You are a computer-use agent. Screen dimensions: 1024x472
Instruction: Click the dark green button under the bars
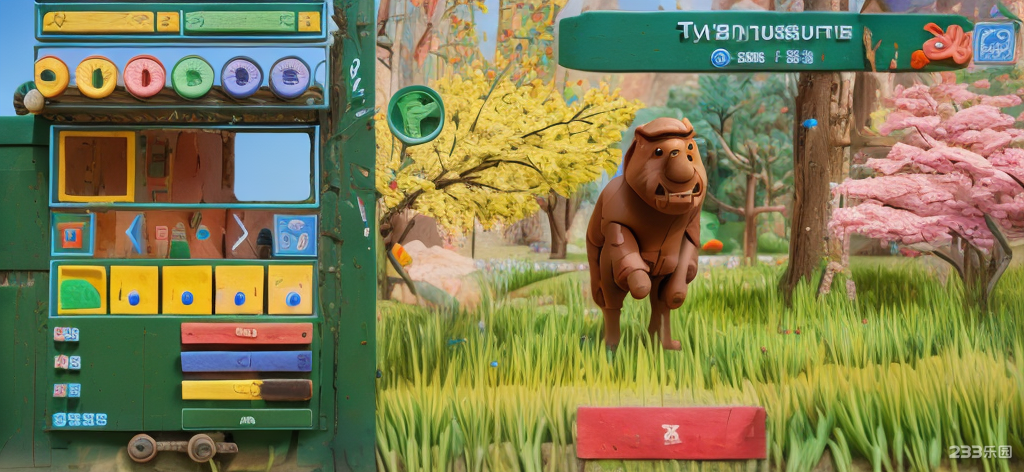pyautogui.click(x=246, y=419)
